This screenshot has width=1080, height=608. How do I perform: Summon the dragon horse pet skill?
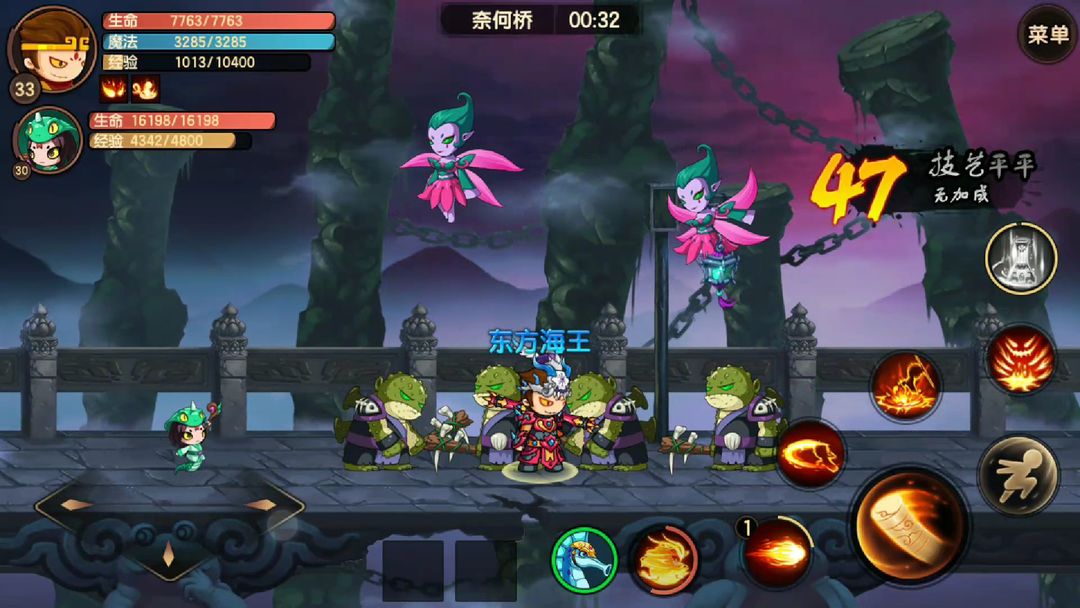tap(584, 559)
